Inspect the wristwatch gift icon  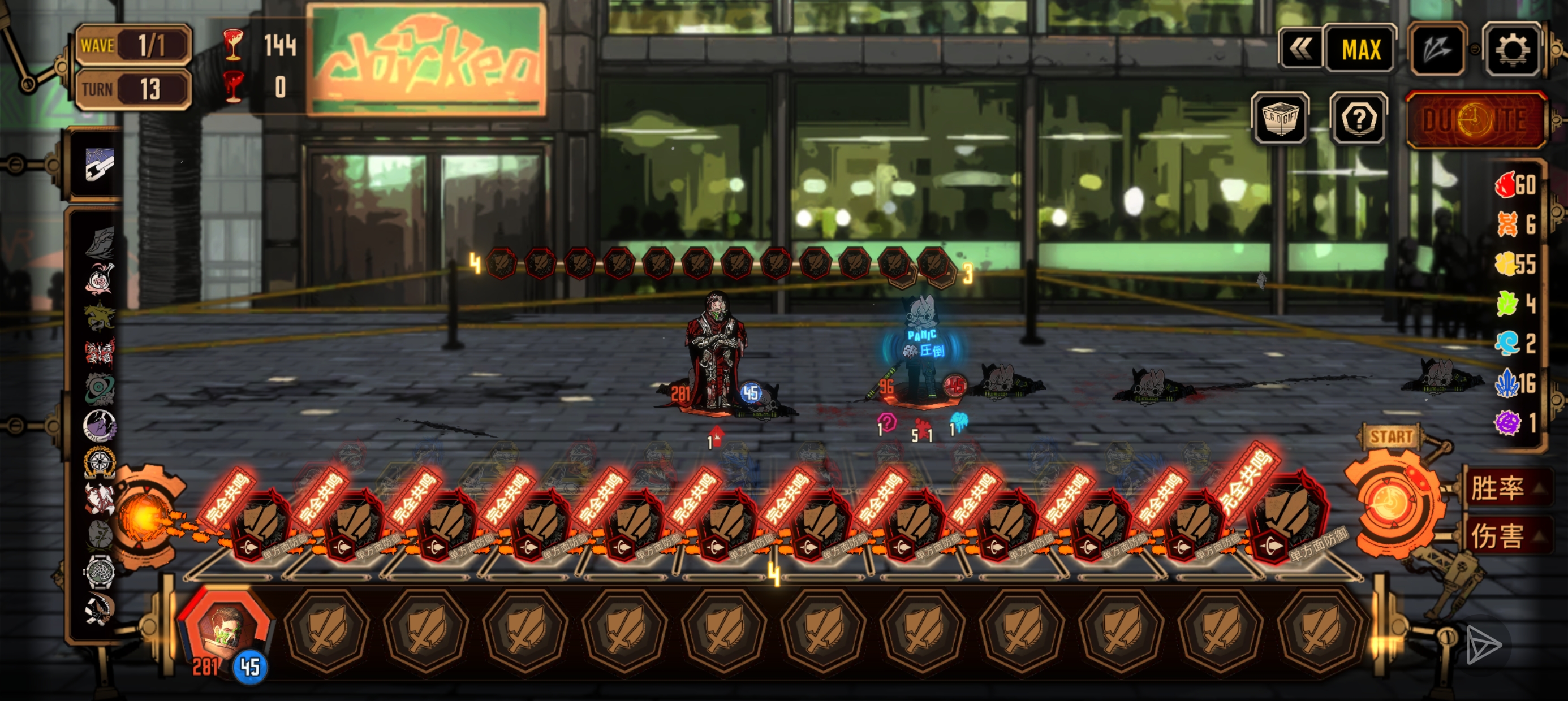99,571
